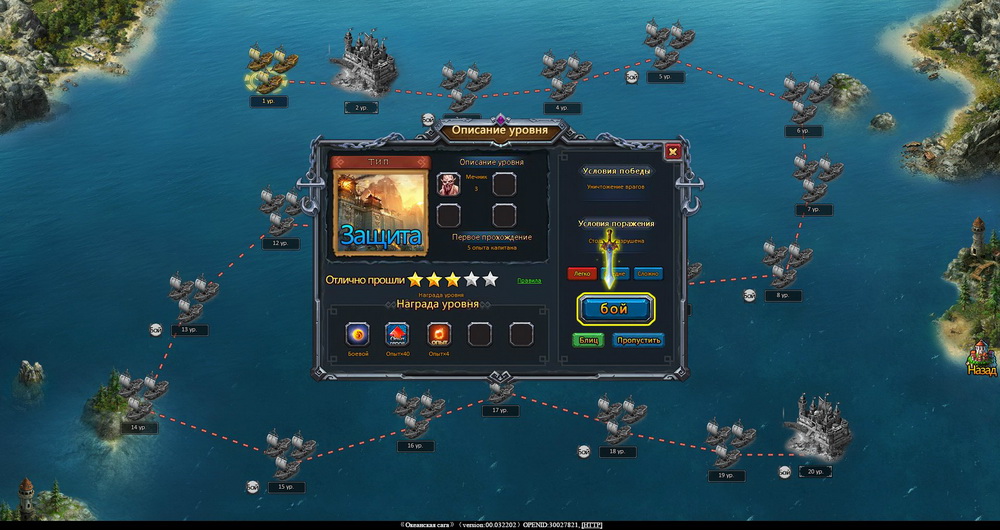Click the green Блиц button
This screenshot has height=530, width=1000.
(588, 340)
